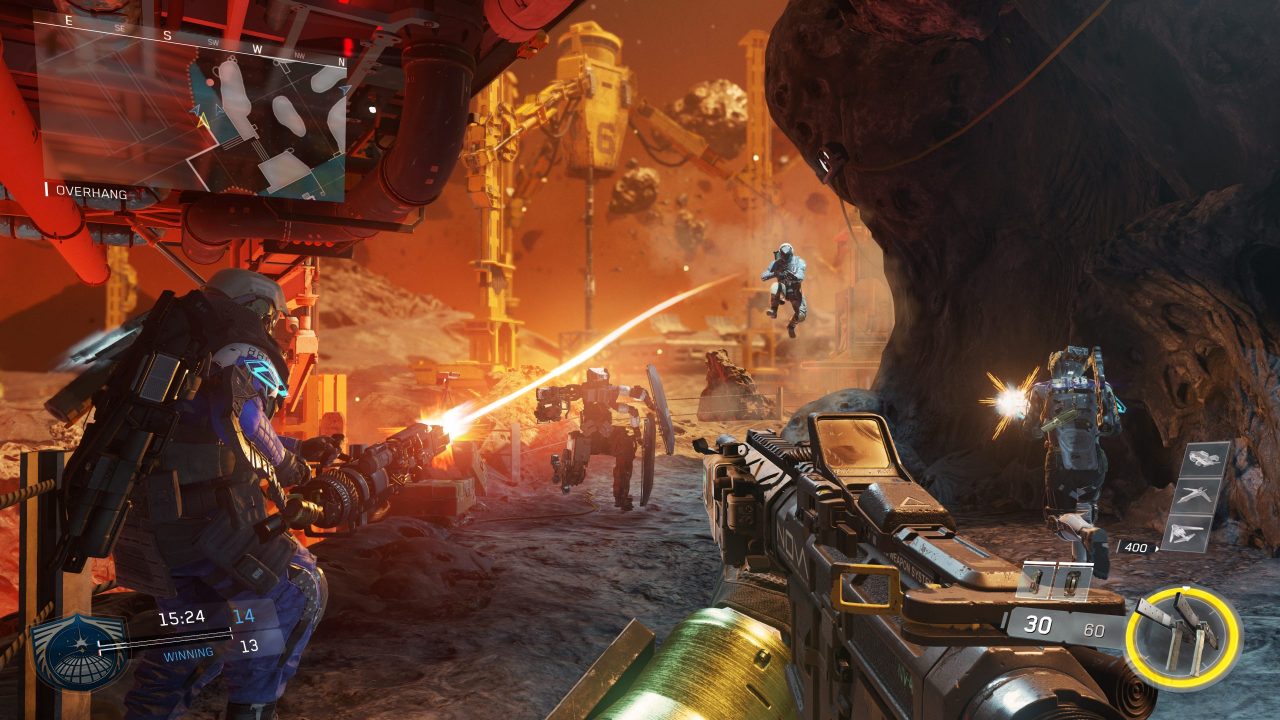Click the red enemy dot on the minimap

point(211,81)
